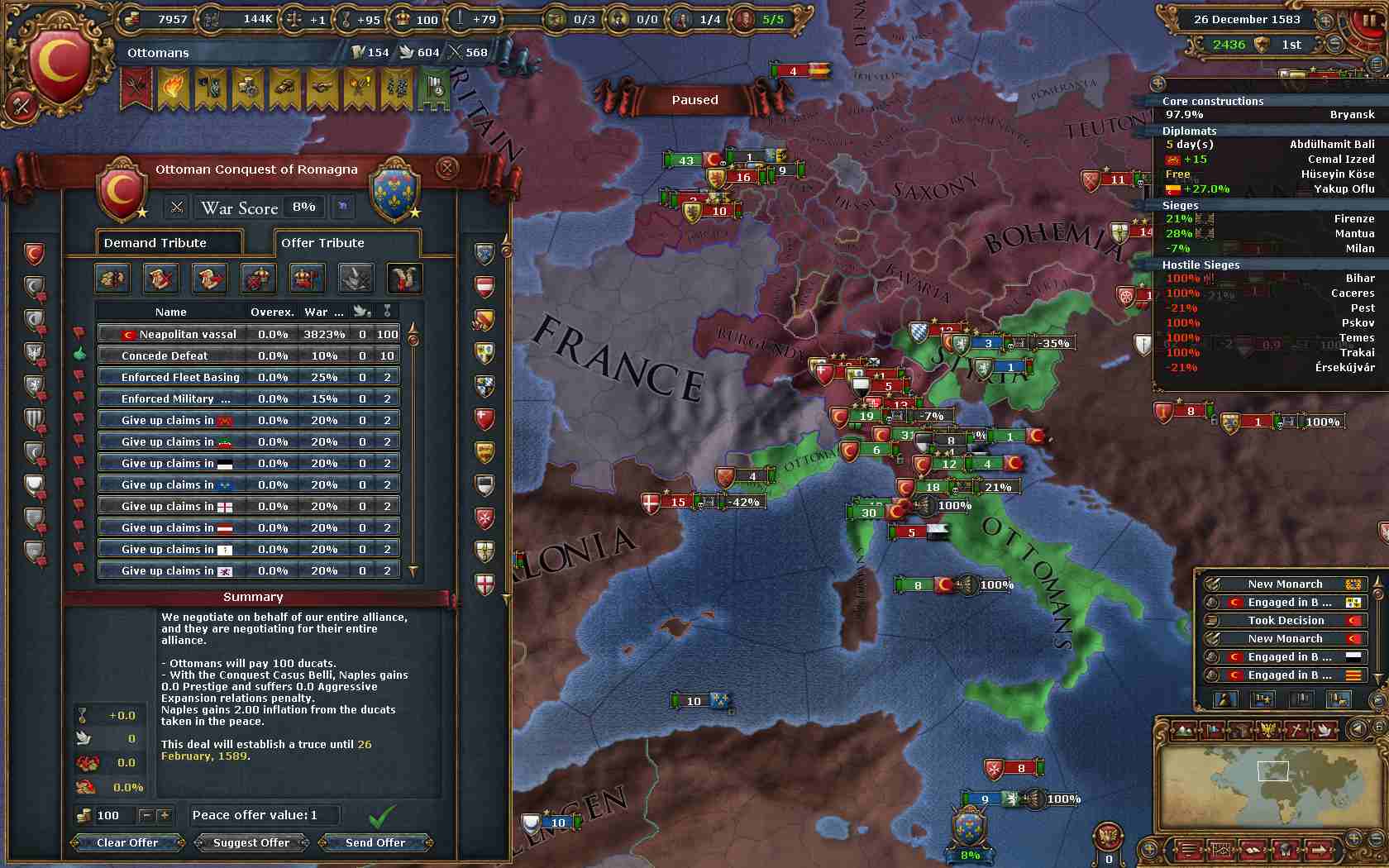Decrease the ducats offered with the minus button
Viewport: 1389px width, 868px height.
[x=146, y=815]
